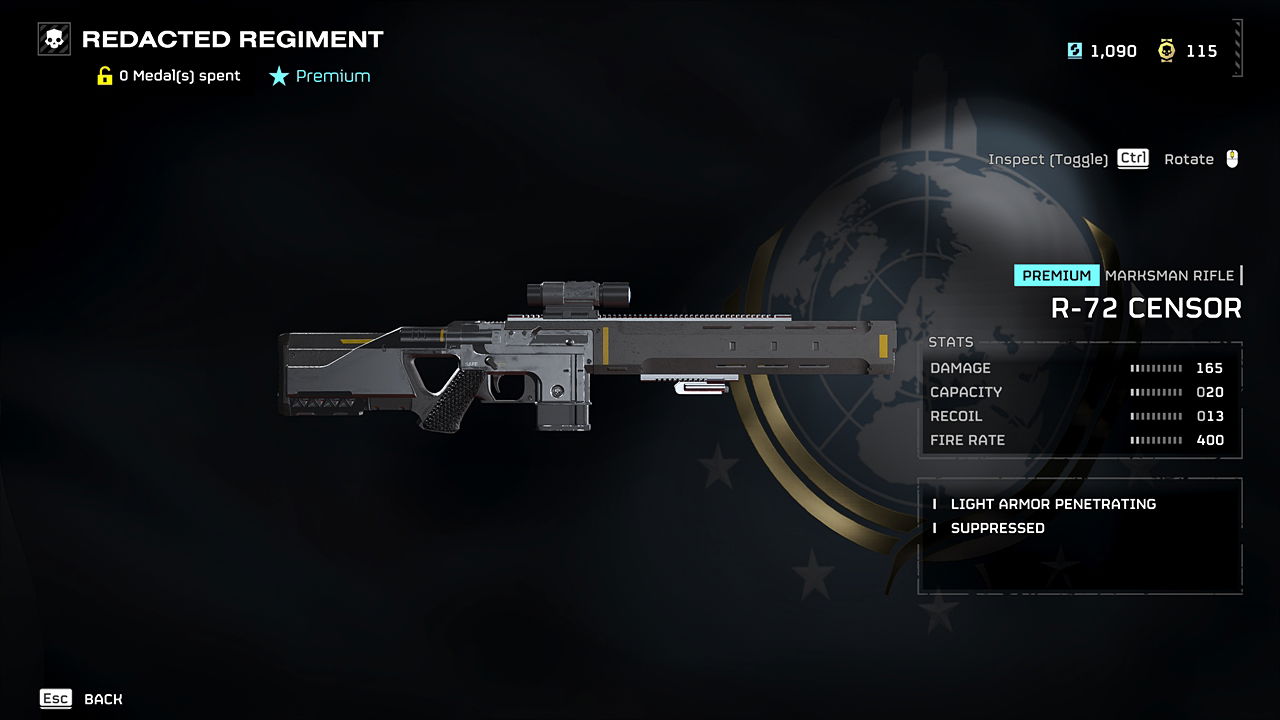Toggle Inspect mode on the weapon view
This screenshot has height=720, width=1280.
[x=1047, y=158]
